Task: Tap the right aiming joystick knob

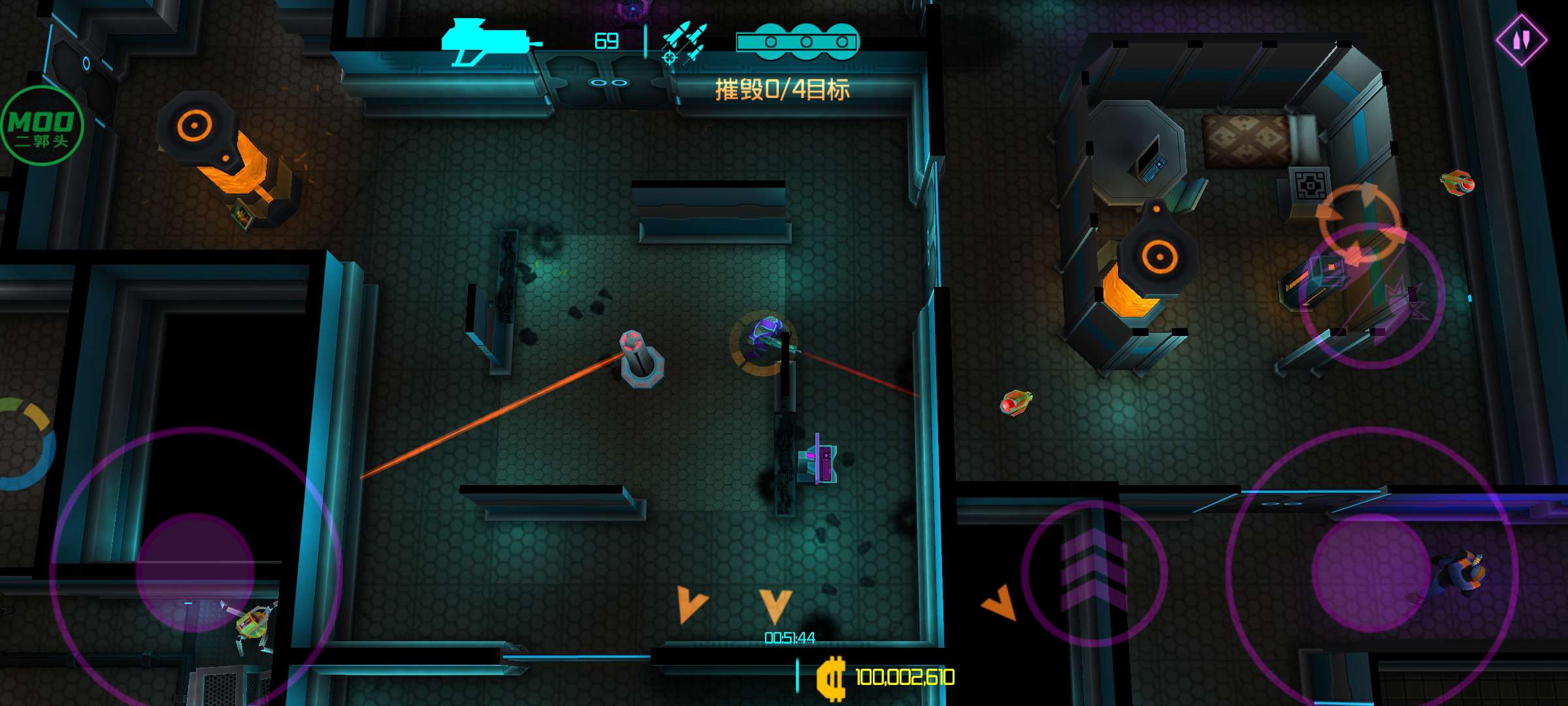Action: [x=1370, y=573]
